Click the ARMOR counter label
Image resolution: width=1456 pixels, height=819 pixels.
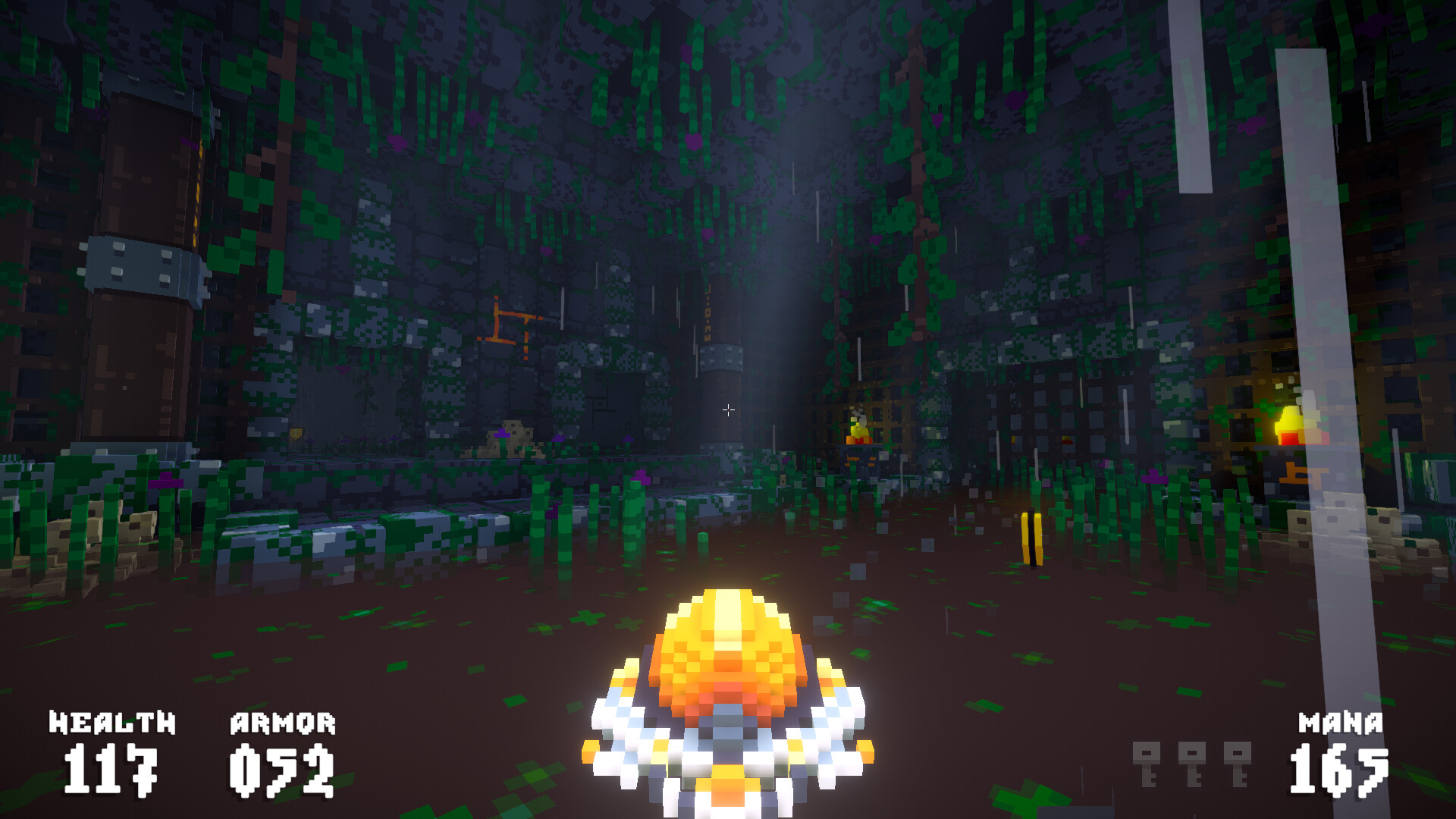[x=282, y=723]
